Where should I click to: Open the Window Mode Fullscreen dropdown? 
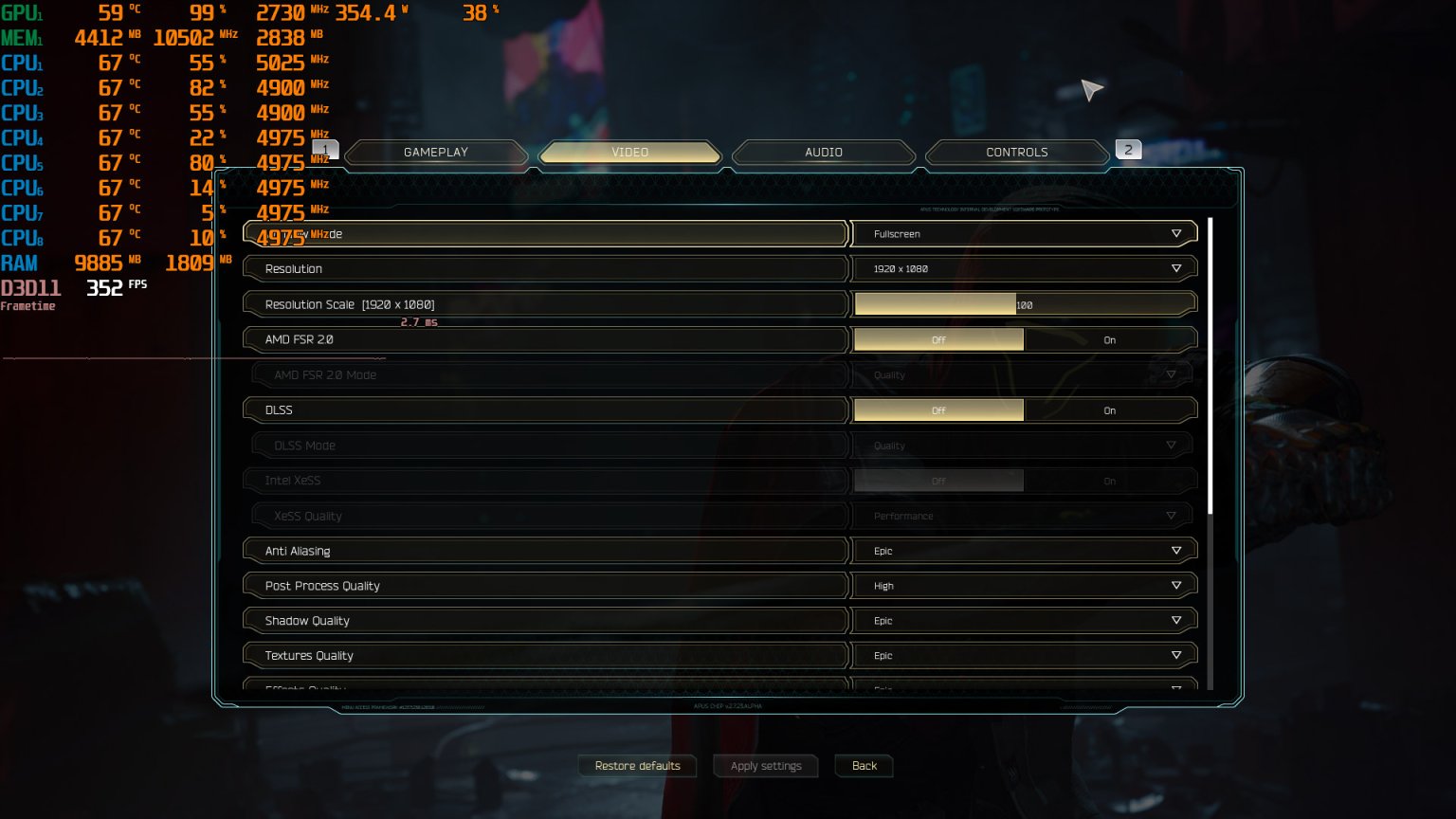[1024, 233]
